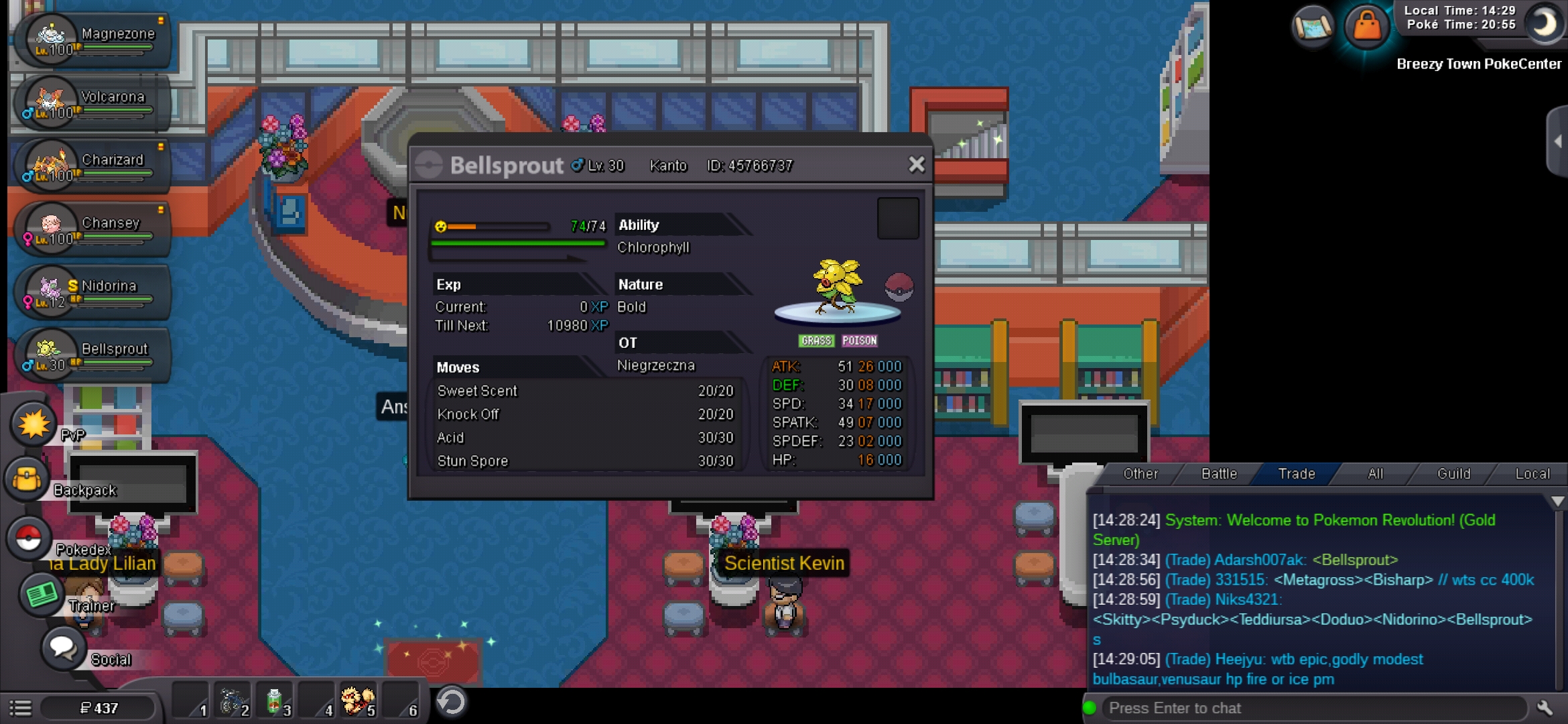Open the Trainer card
The width and height of the screenshot is (1568, 724).
[42, 594]
